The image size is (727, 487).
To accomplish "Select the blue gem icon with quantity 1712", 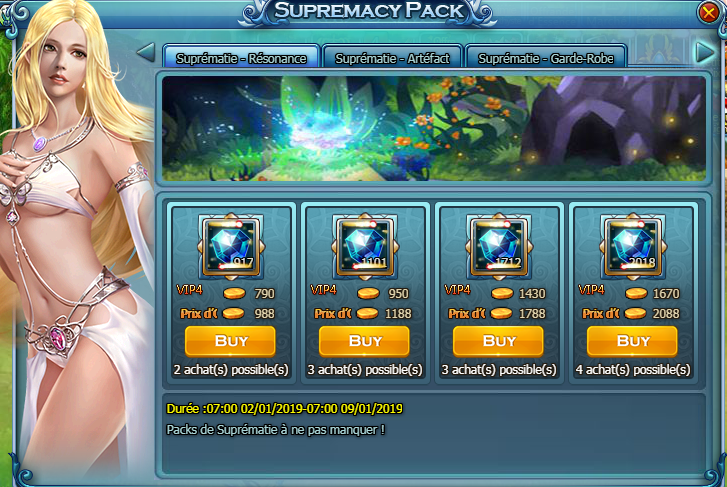I will click(498, 246).
